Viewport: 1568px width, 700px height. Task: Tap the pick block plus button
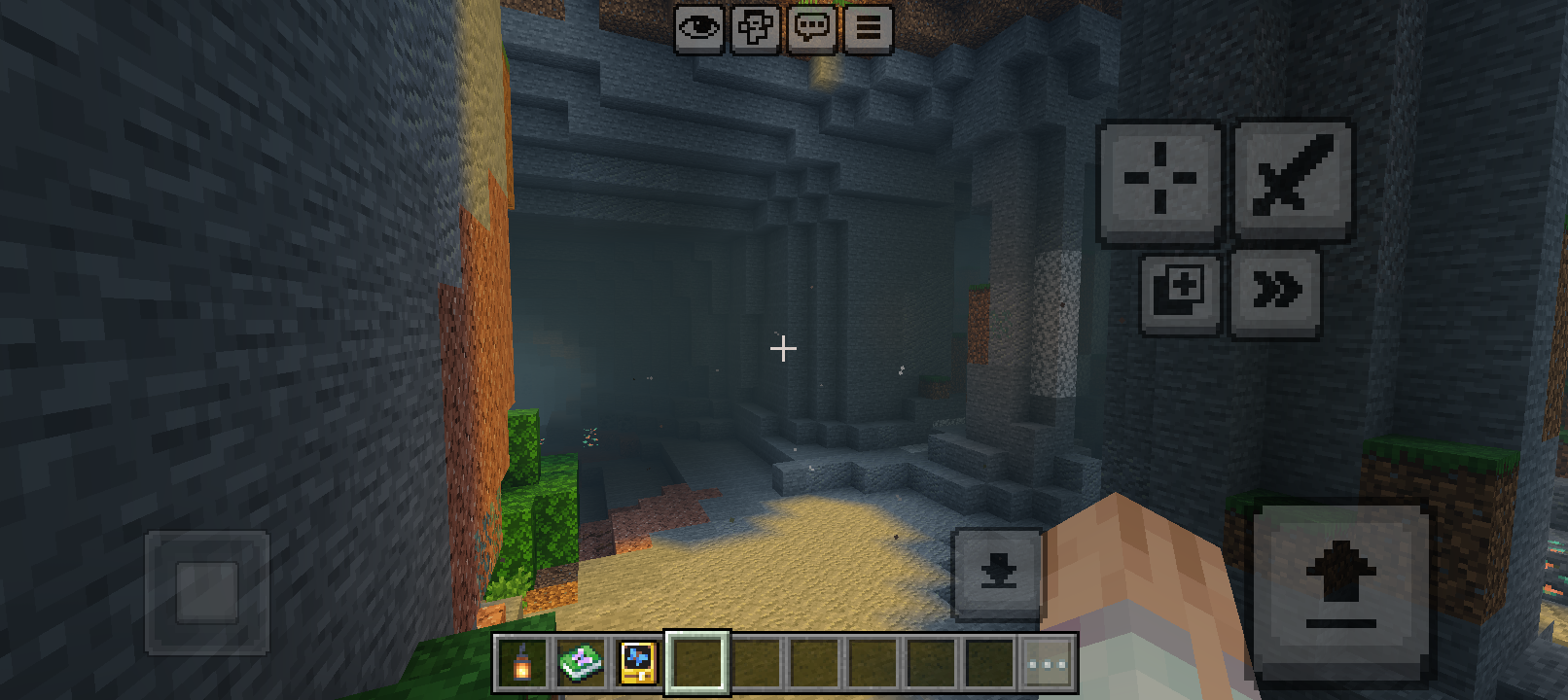tap(1180, 293)
